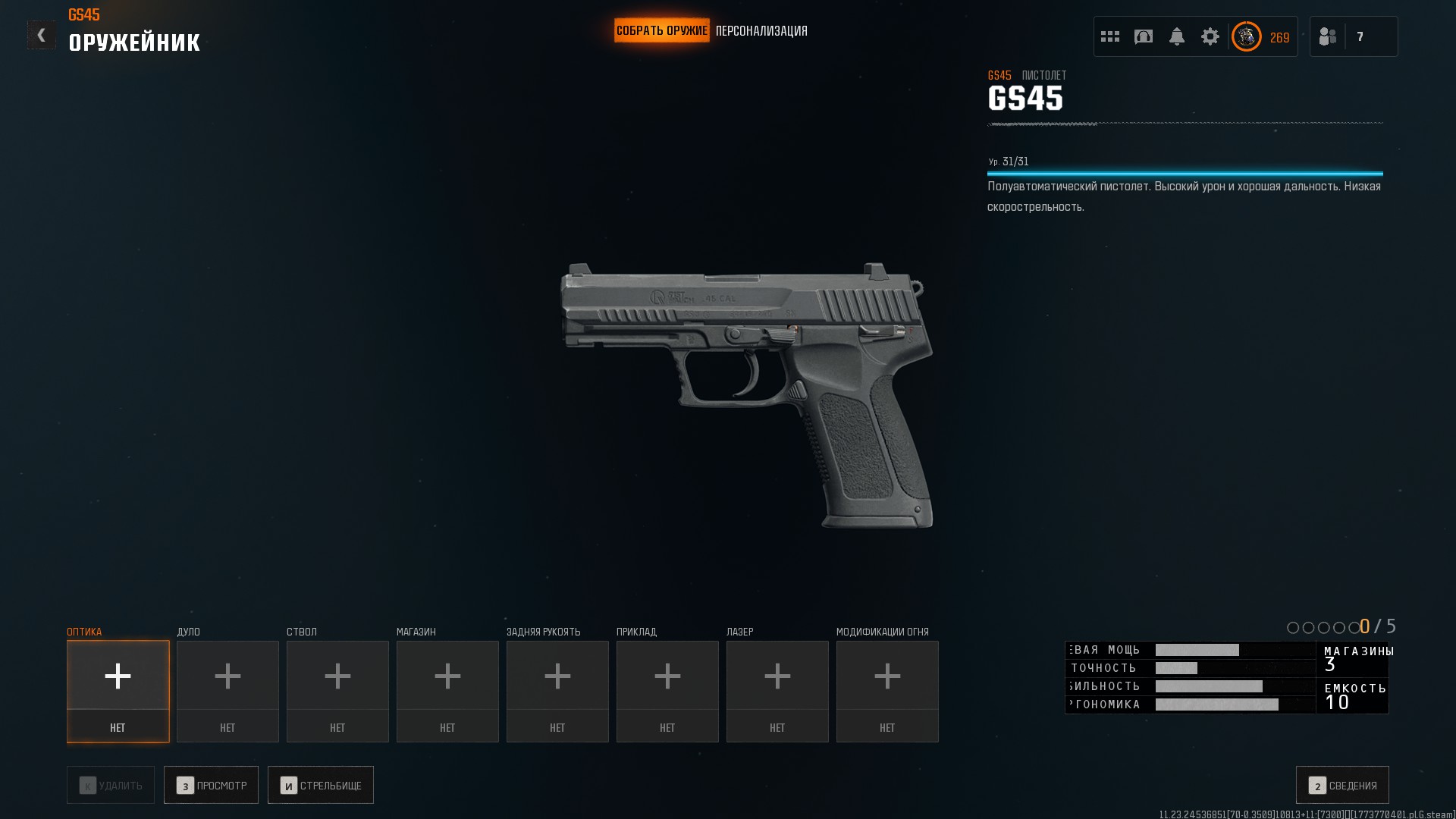Select the Задняя рукоять slot
1456x819 pixels.
pyautogui.click(x=557, y=691)
